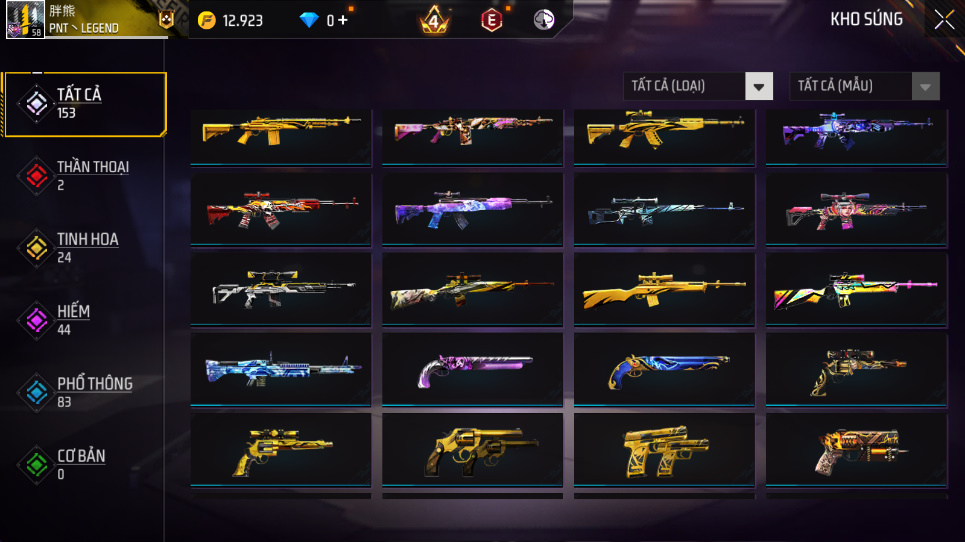
Task: Select the blue flintlock pistol skin
Action: 664,368
